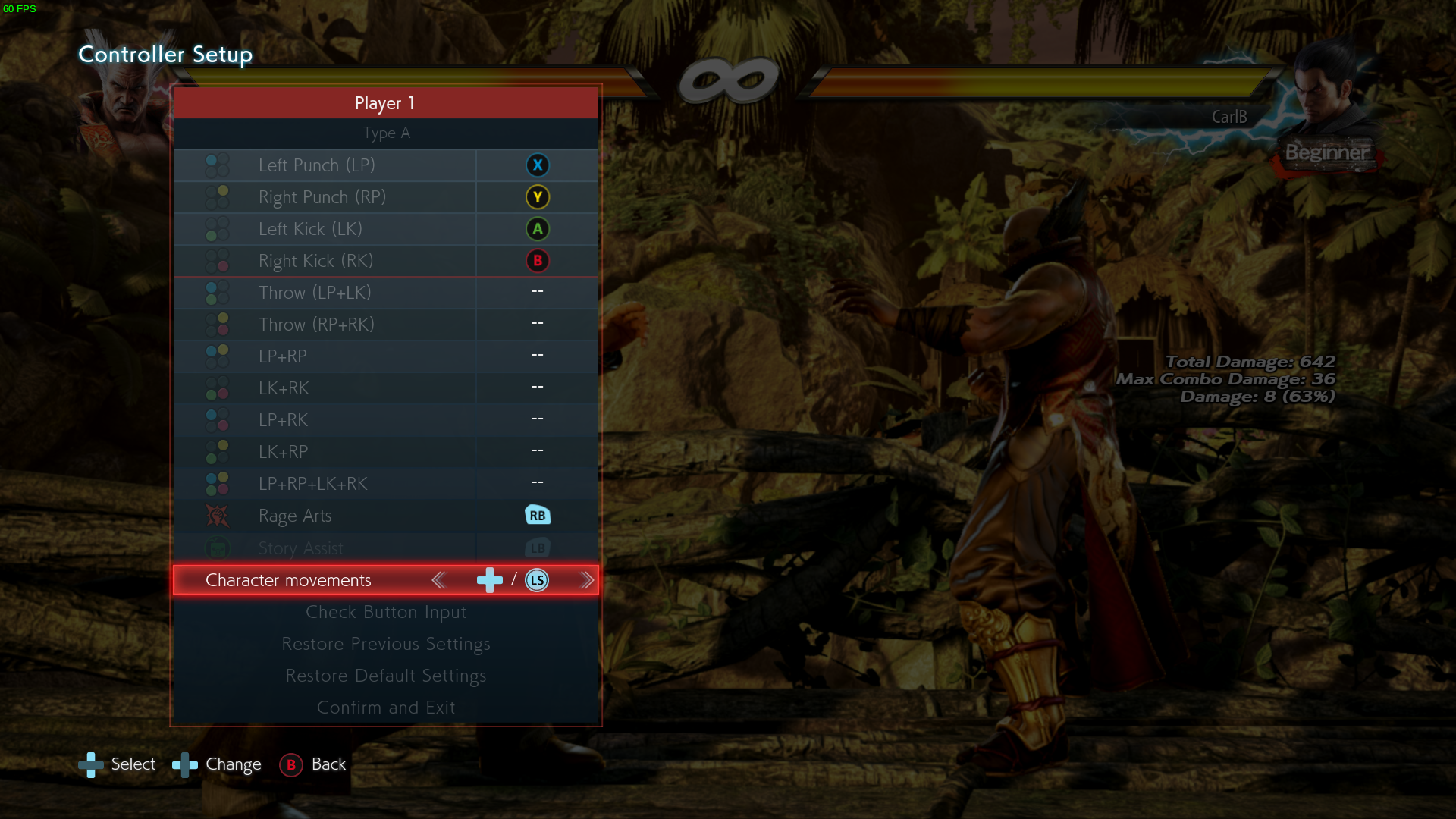Expand the Type A control scheme selector
1456x819 pixels.
pos(386,133)
